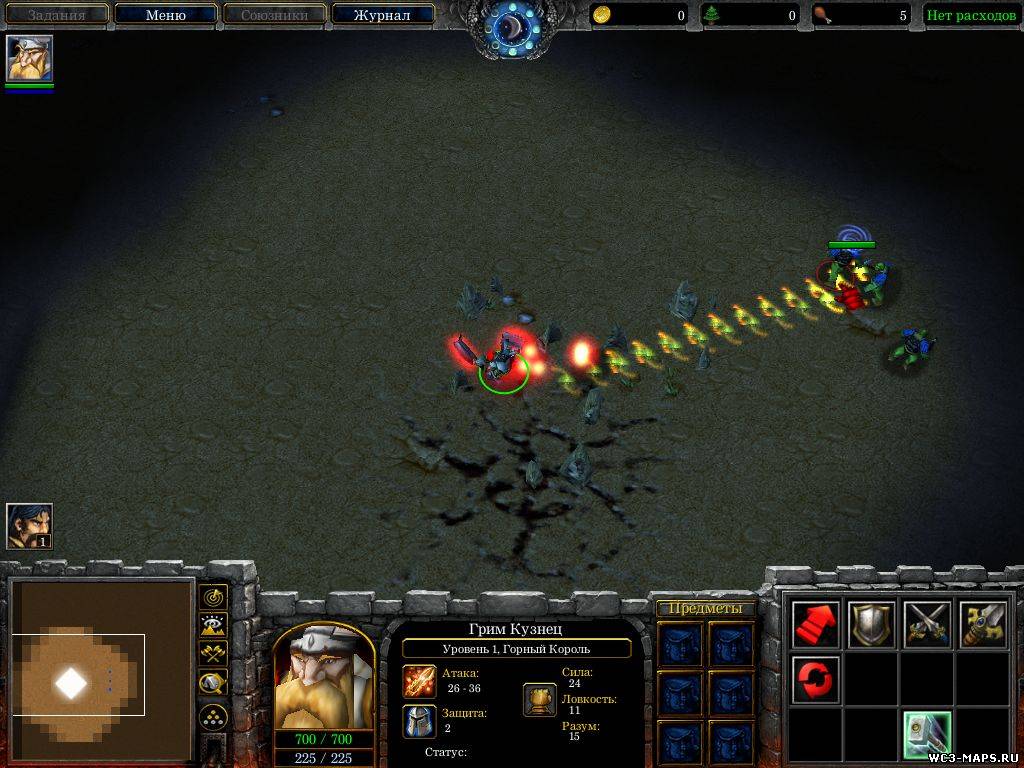This screenshot has height=768, width=1024.
Task: Select the red circular arrows Patrol command
Action: (816, 680)
